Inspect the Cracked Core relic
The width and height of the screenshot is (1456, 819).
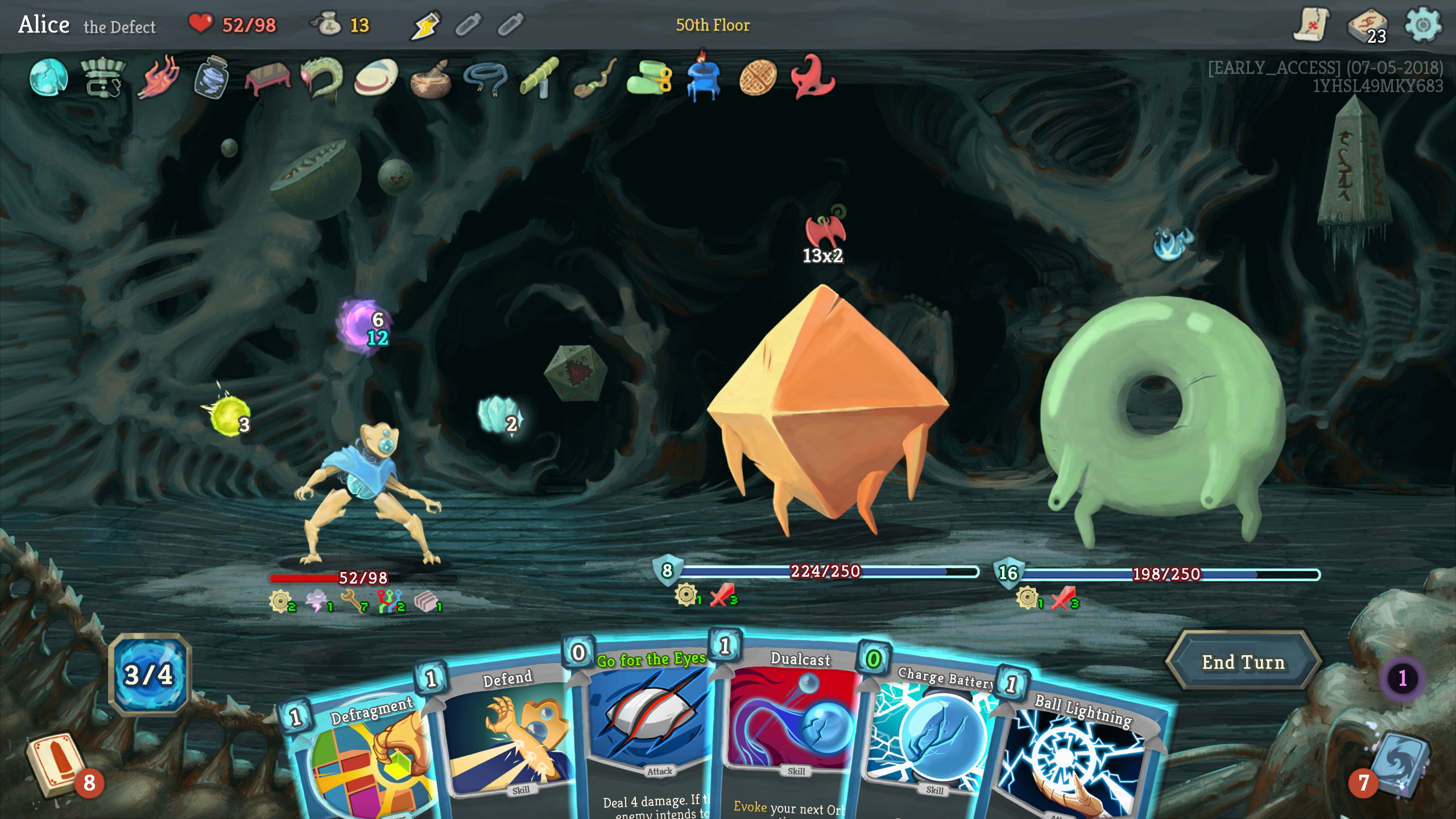coord(48,78)
